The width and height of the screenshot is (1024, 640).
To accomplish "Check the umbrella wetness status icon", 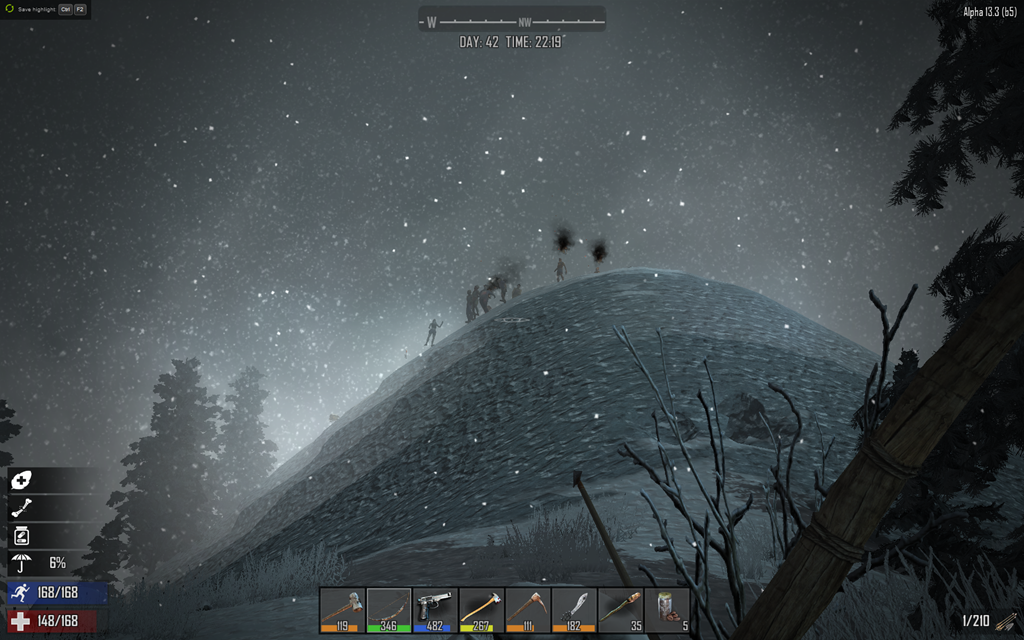I will (21, 563).
